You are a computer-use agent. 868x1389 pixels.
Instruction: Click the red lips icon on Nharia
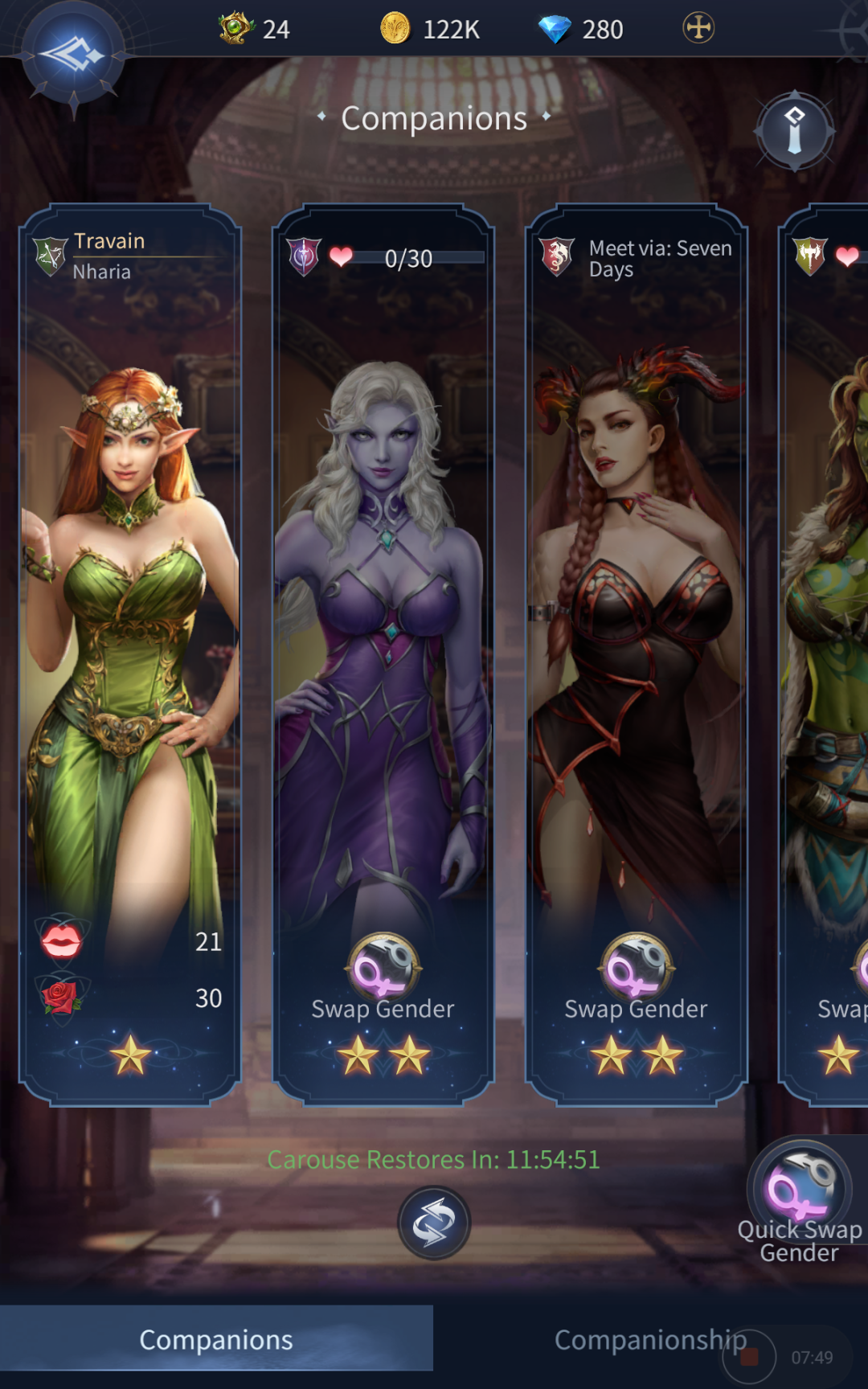[x=61, y=940]
